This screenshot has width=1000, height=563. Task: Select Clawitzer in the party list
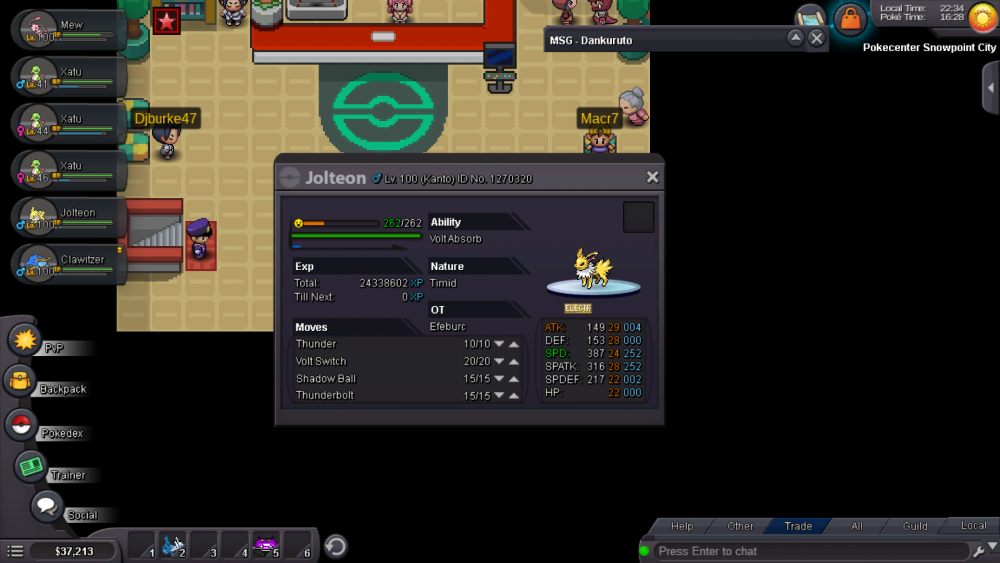(x=68, y=264)
